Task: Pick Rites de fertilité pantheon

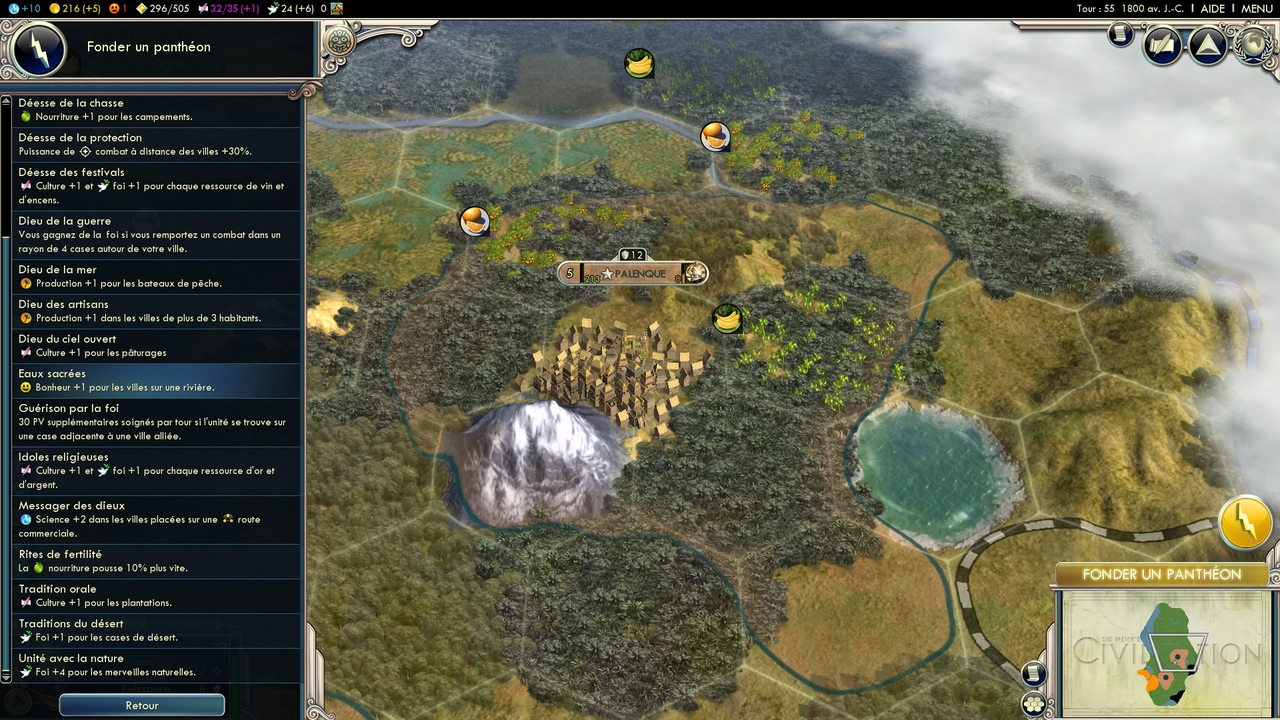Action: click(x=156, y=561)
